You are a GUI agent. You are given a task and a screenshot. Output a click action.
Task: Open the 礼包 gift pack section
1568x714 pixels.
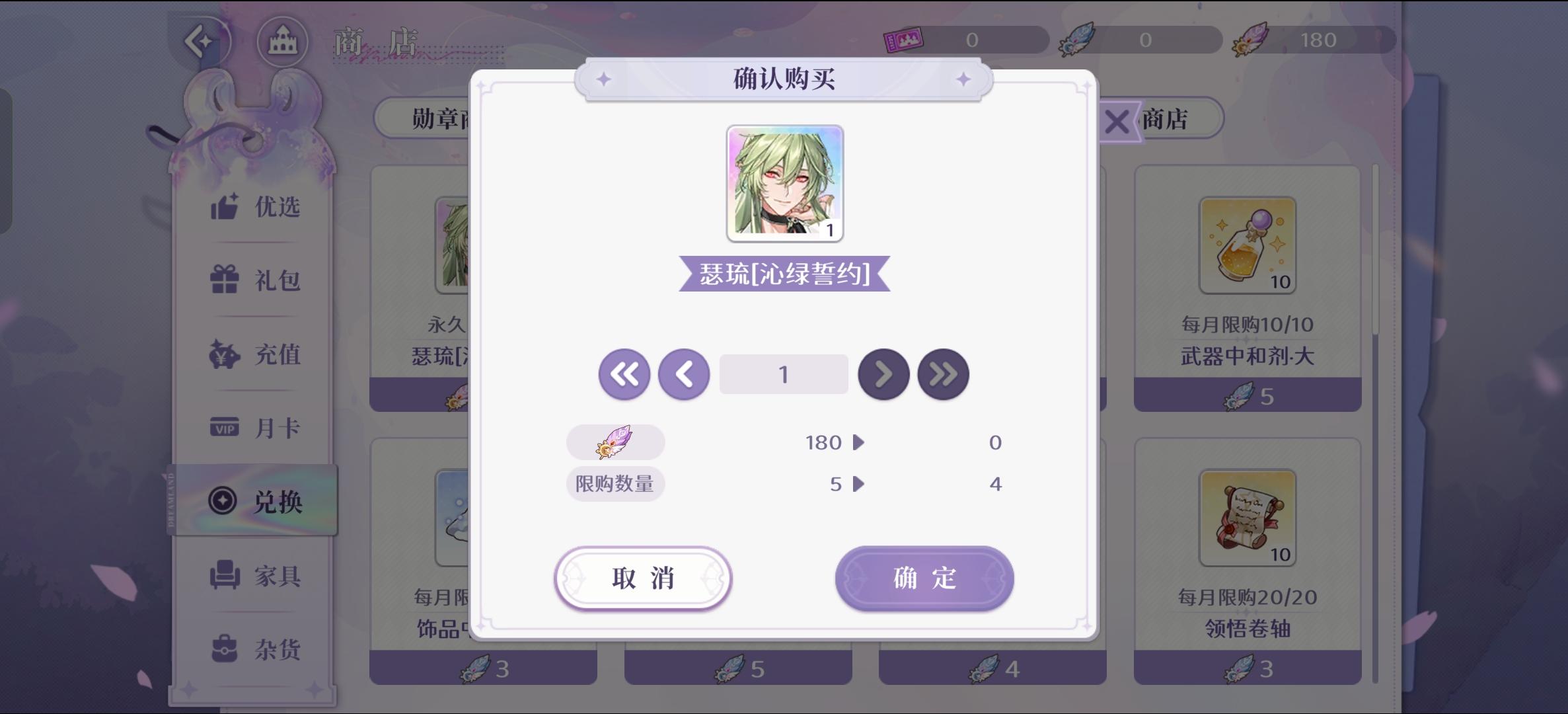point(258,281)
